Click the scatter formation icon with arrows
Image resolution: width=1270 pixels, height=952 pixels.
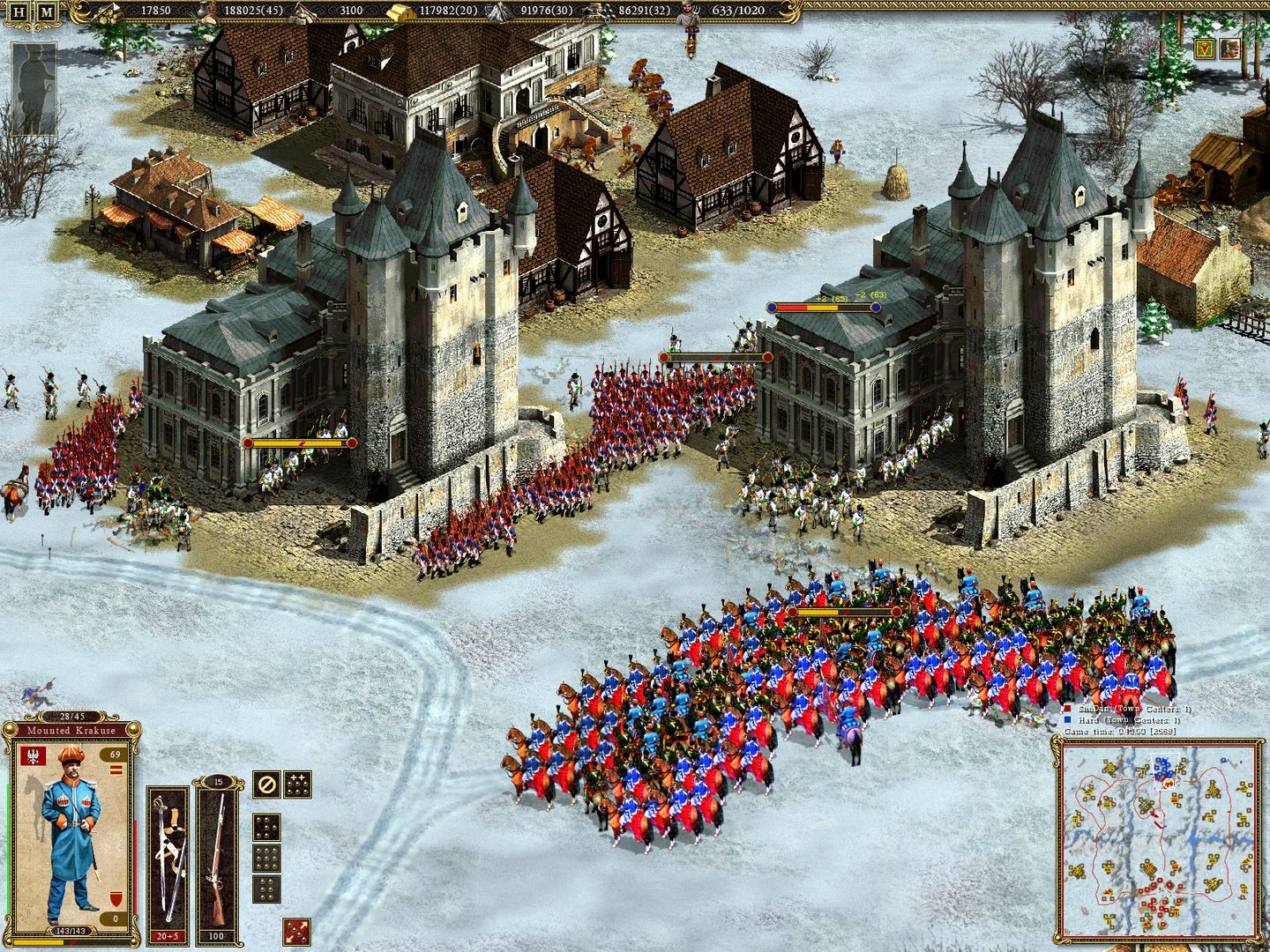pyautogui.click(x=298, y=931)
